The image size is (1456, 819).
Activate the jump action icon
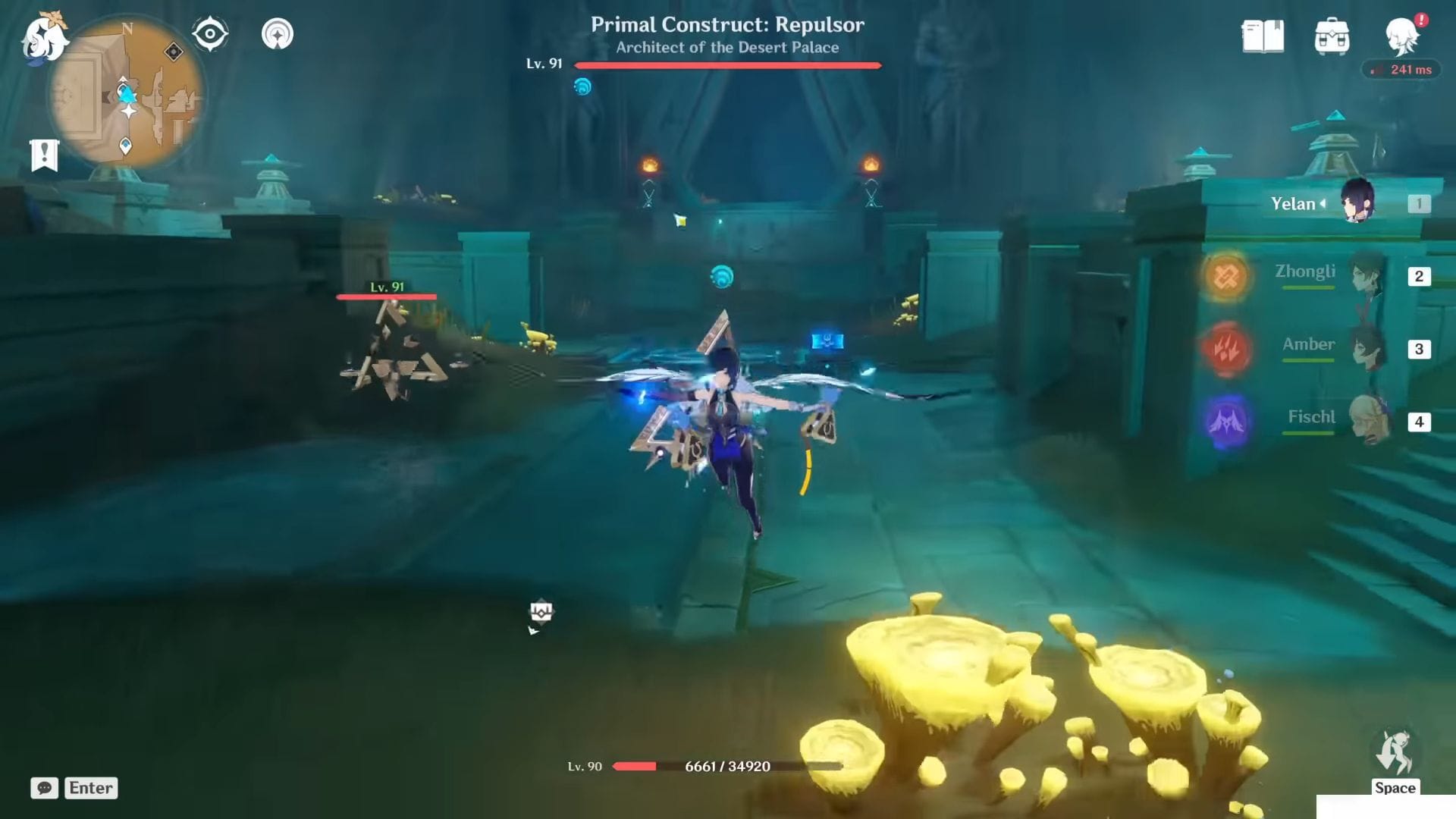coord(1395,754)
